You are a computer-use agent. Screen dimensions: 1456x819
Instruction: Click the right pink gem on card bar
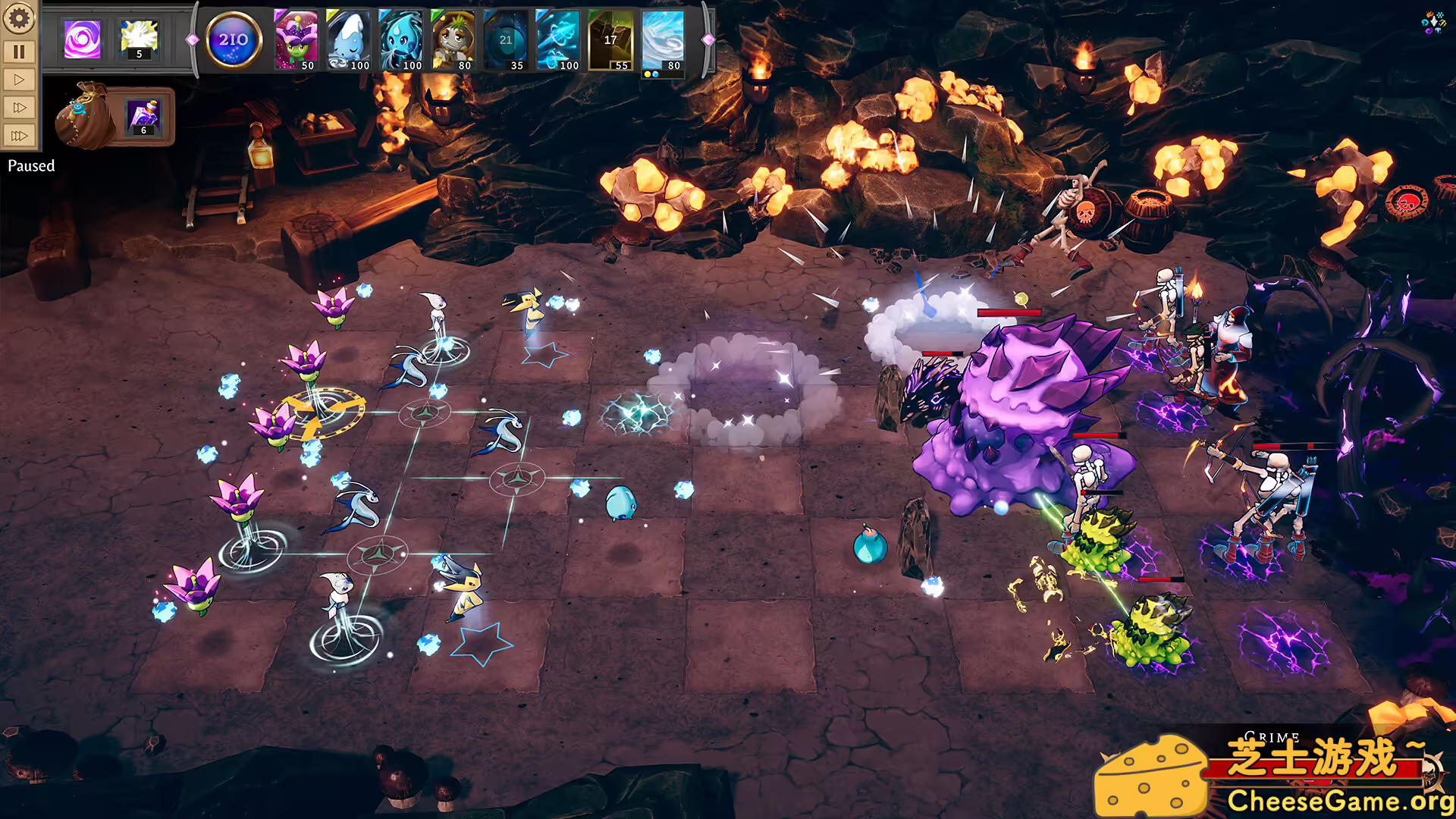(x=708, y=39)
